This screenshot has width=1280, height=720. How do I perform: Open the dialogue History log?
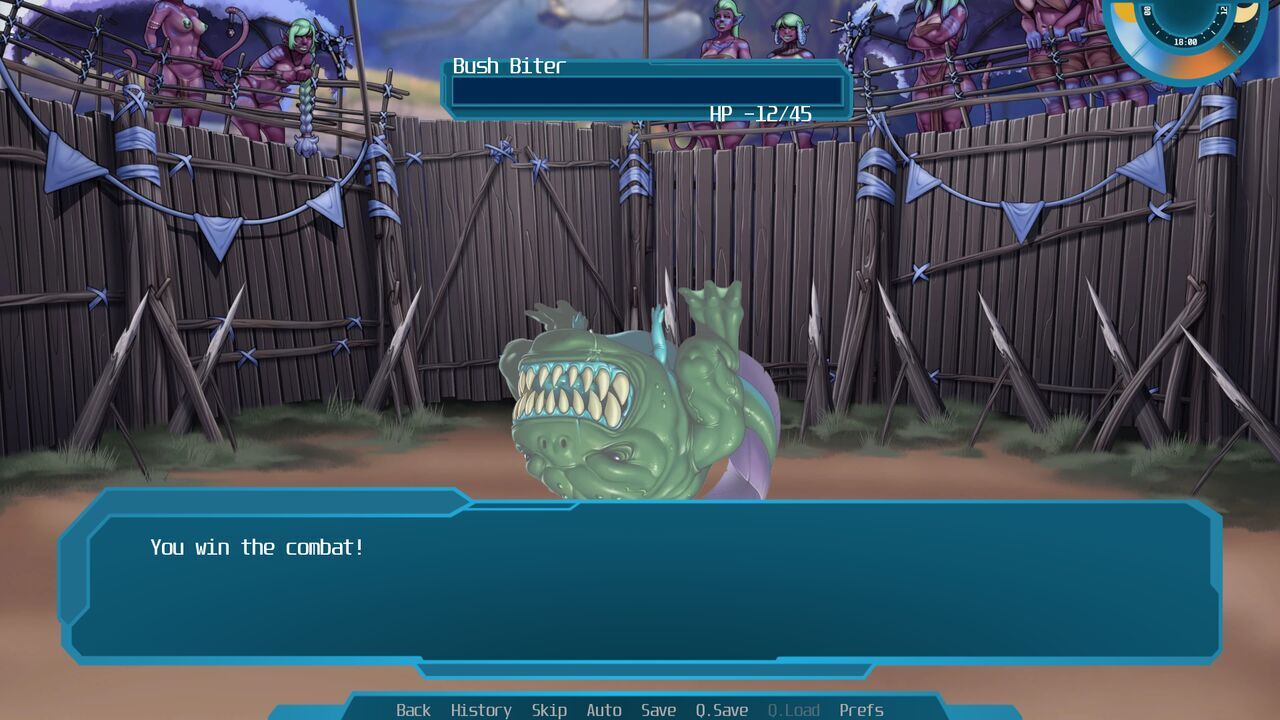pos(480,710)
